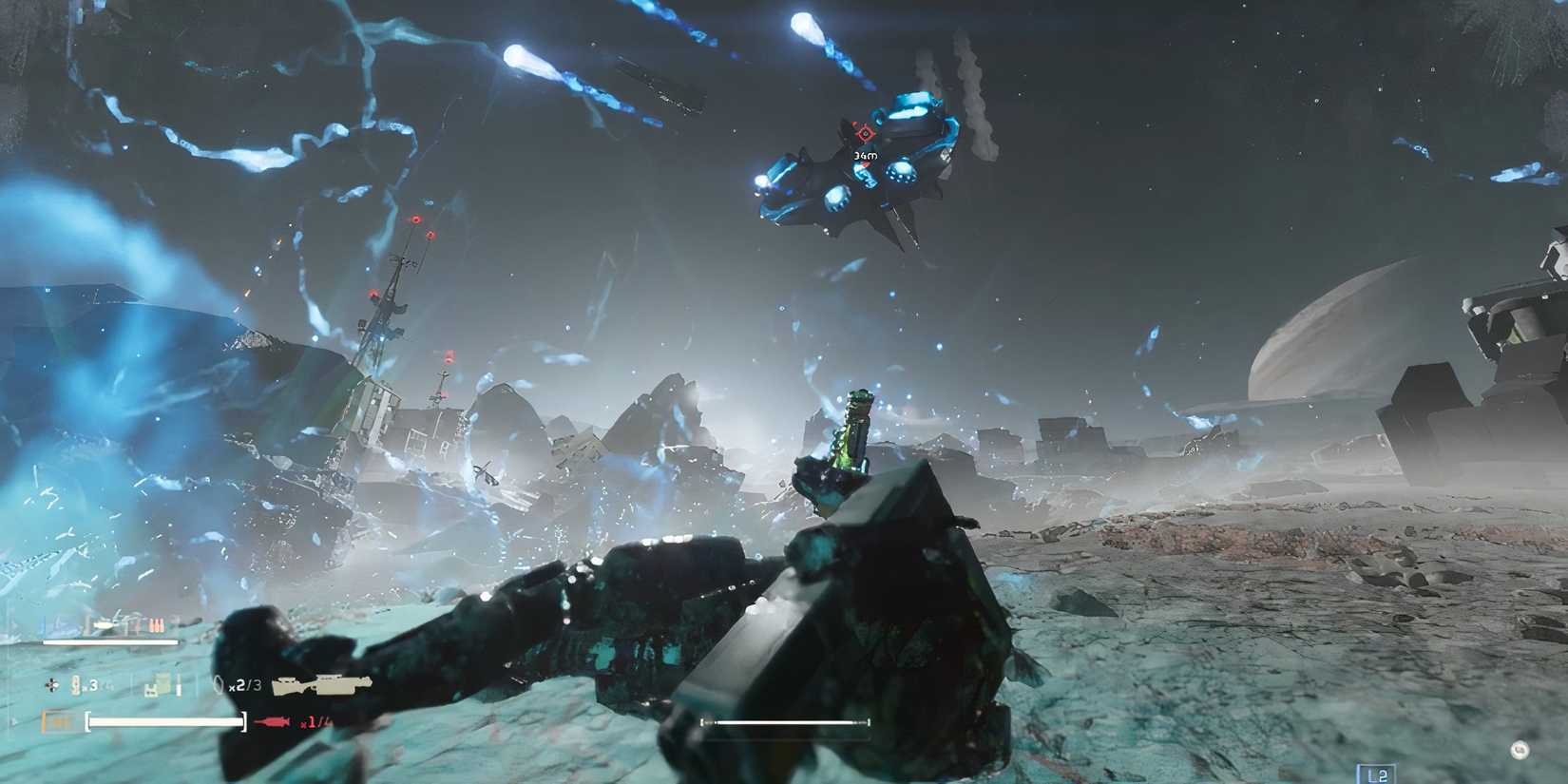Click the scope attachment icon showing x2/3

tap(220, 685)
